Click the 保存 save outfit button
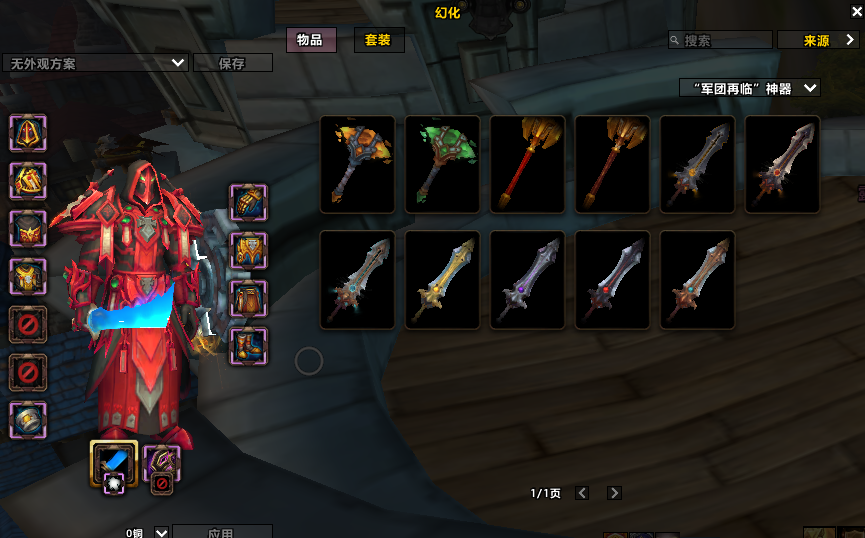 232,63
